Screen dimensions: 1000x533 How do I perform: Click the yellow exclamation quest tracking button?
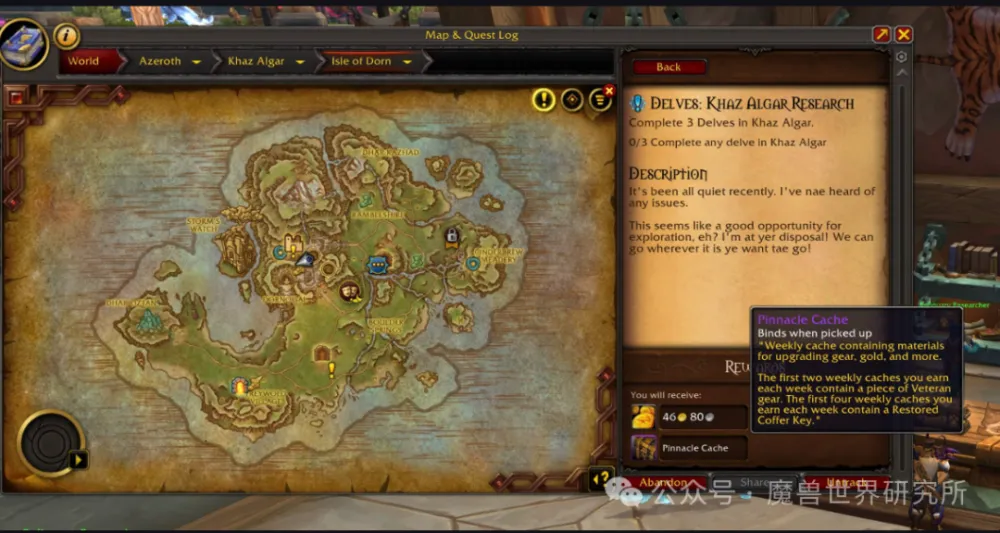click(543, 100)
